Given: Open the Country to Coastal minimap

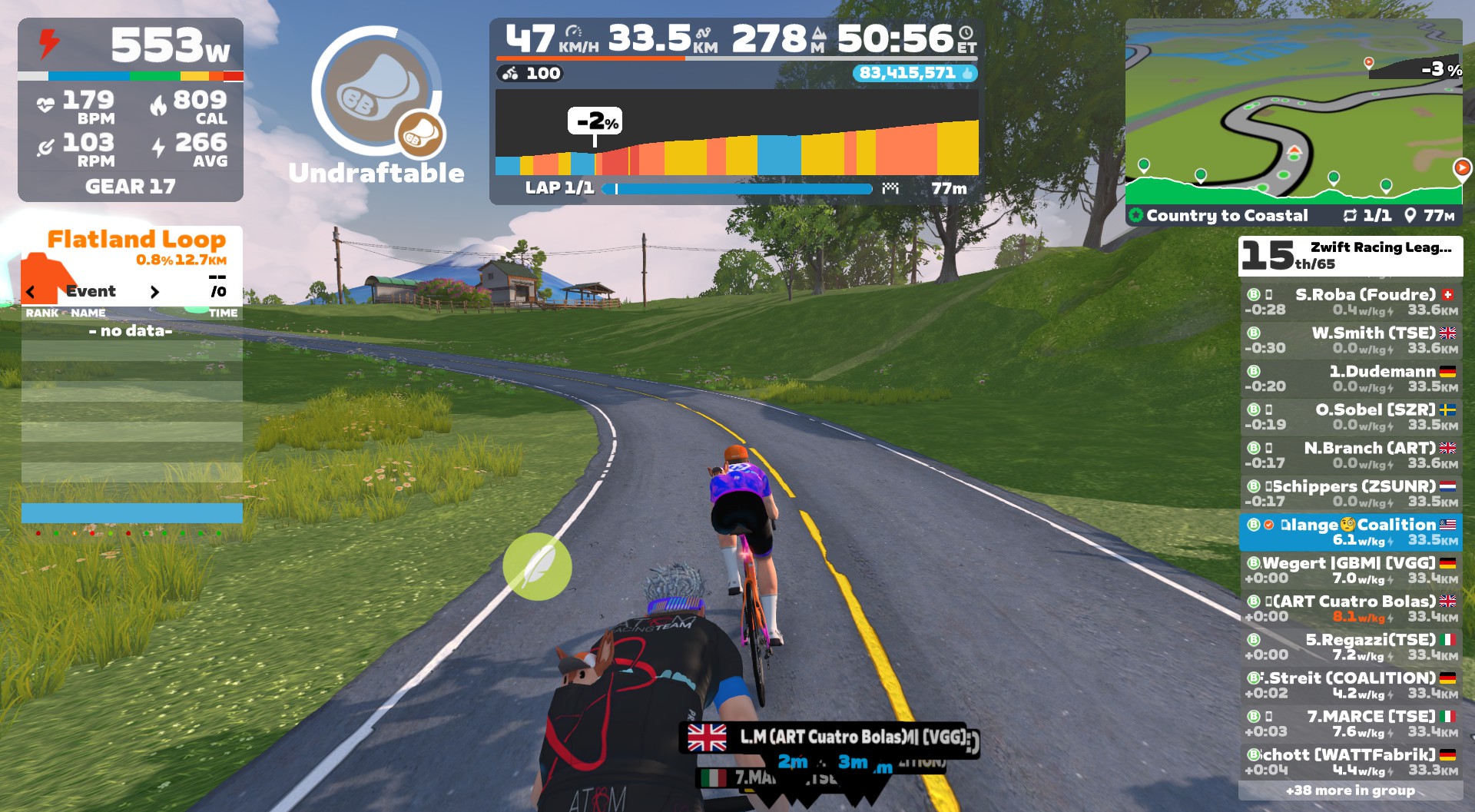Looking at the screenshot, I should point(1294,111).
